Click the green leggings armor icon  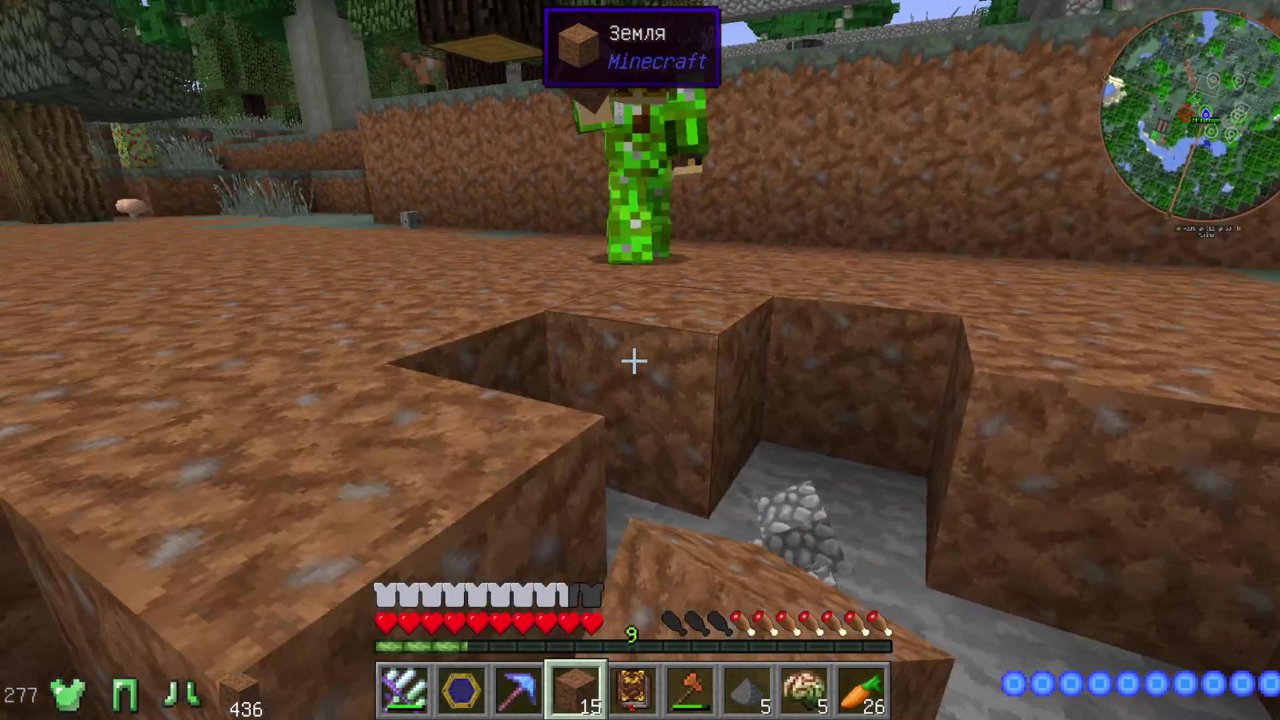pyautogui.click(x=124, y=693)
